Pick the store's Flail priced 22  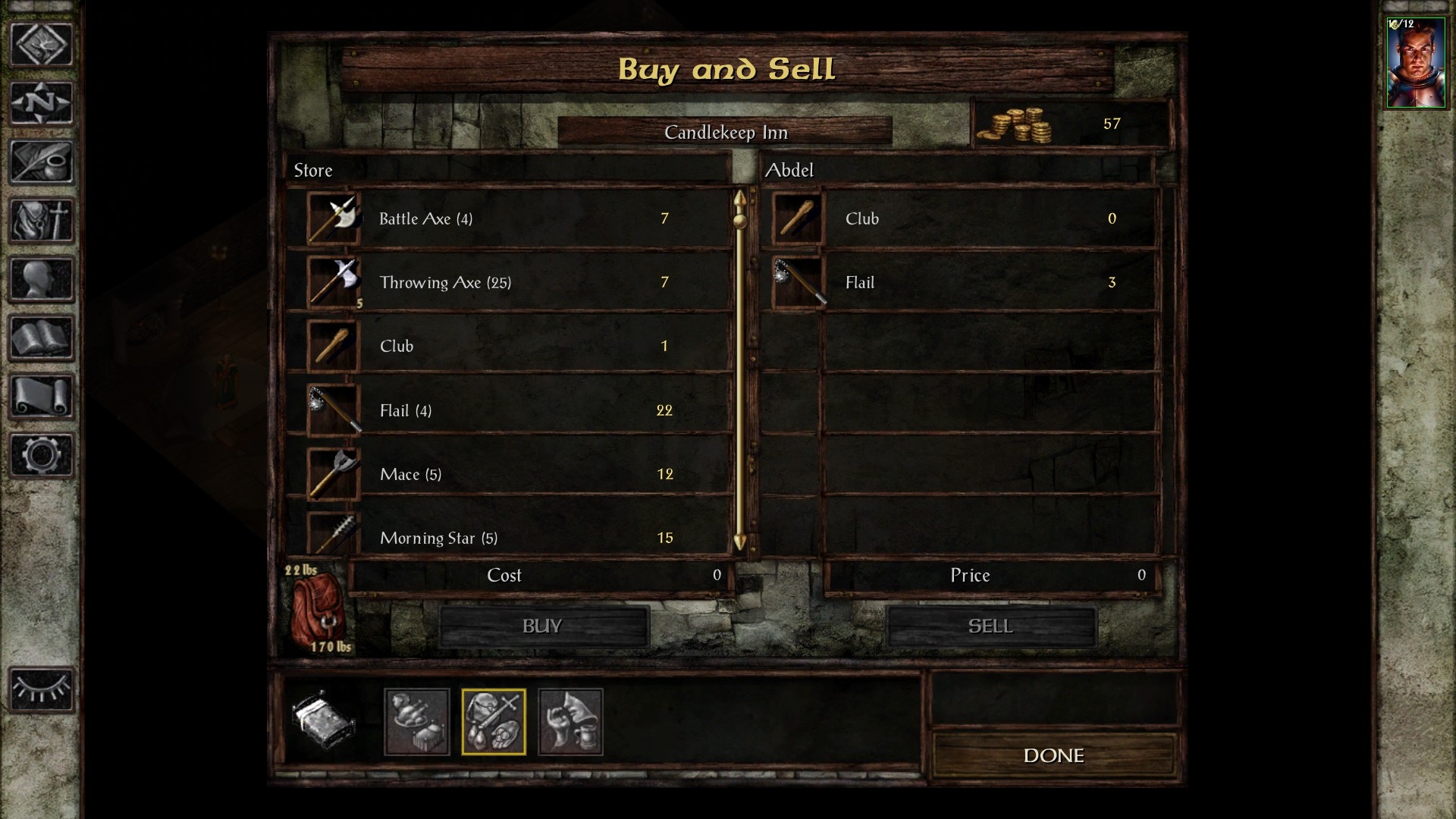(x=508, y=410)
